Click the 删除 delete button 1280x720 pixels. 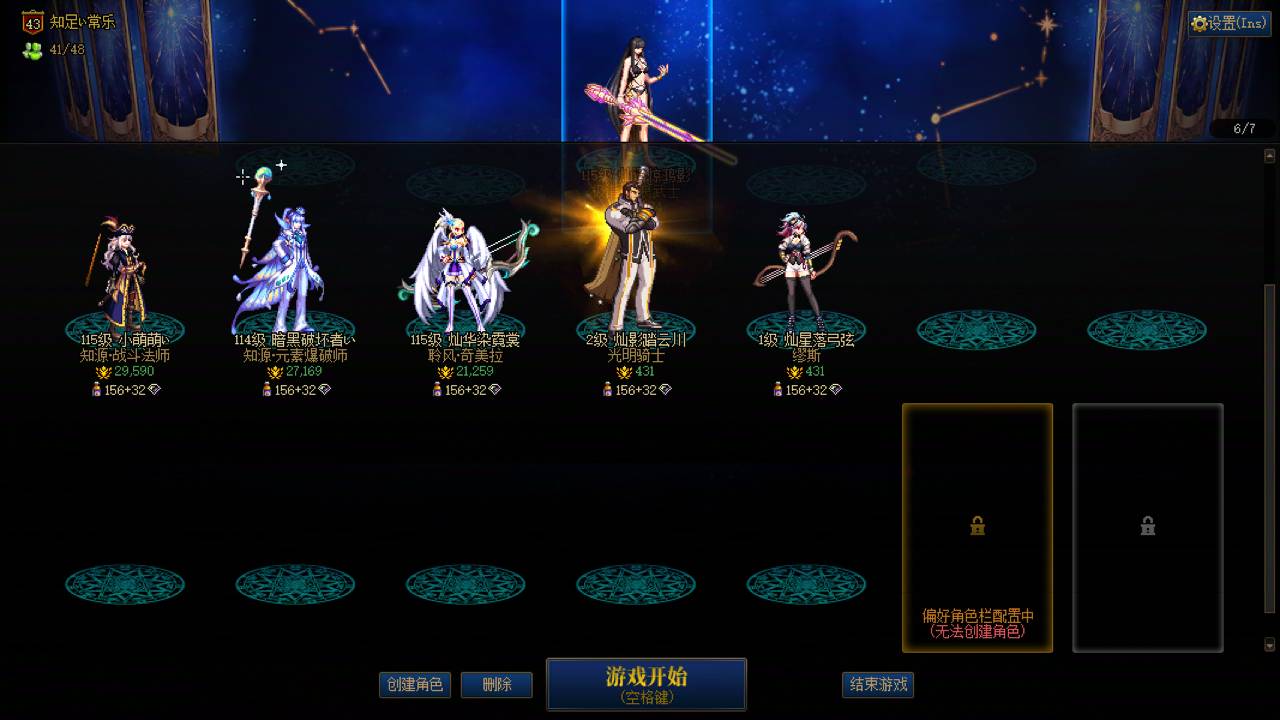point(496,685)
